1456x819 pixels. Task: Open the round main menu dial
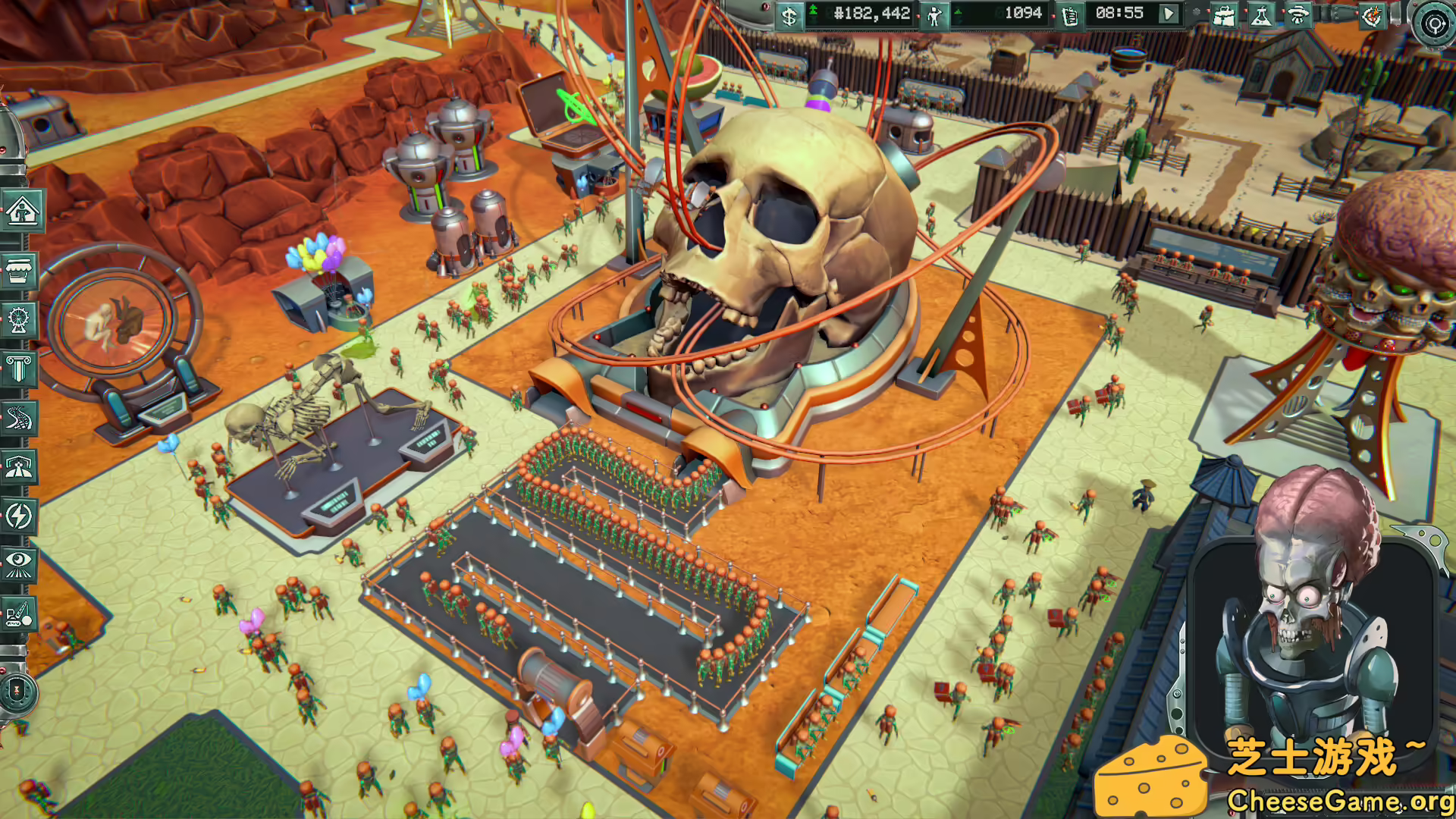(x=1433, y=24)
